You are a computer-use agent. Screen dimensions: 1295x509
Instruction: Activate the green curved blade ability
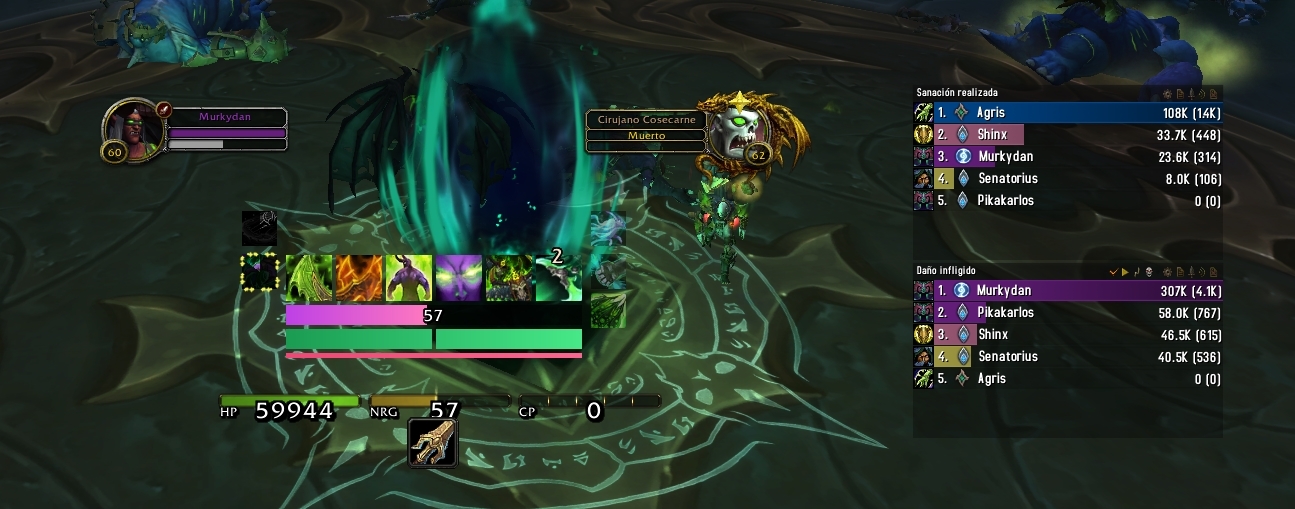(309, 278)
